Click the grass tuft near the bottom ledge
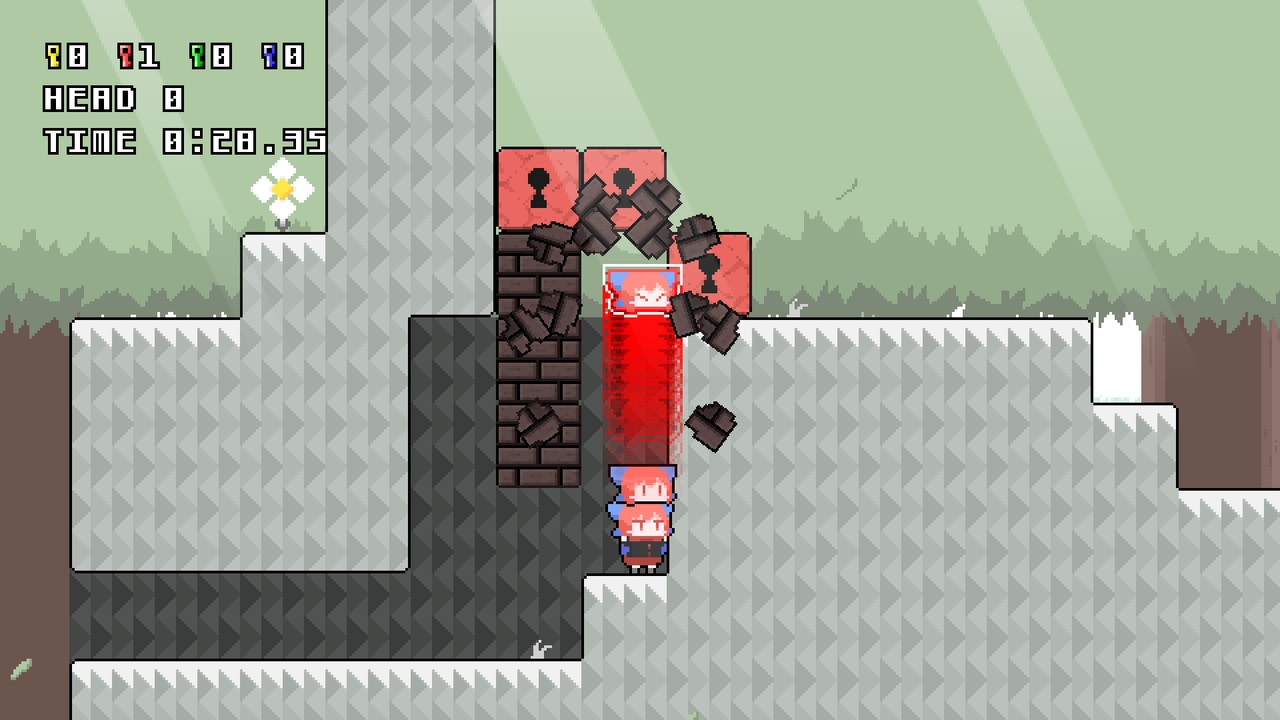 (x=540, y=648)
